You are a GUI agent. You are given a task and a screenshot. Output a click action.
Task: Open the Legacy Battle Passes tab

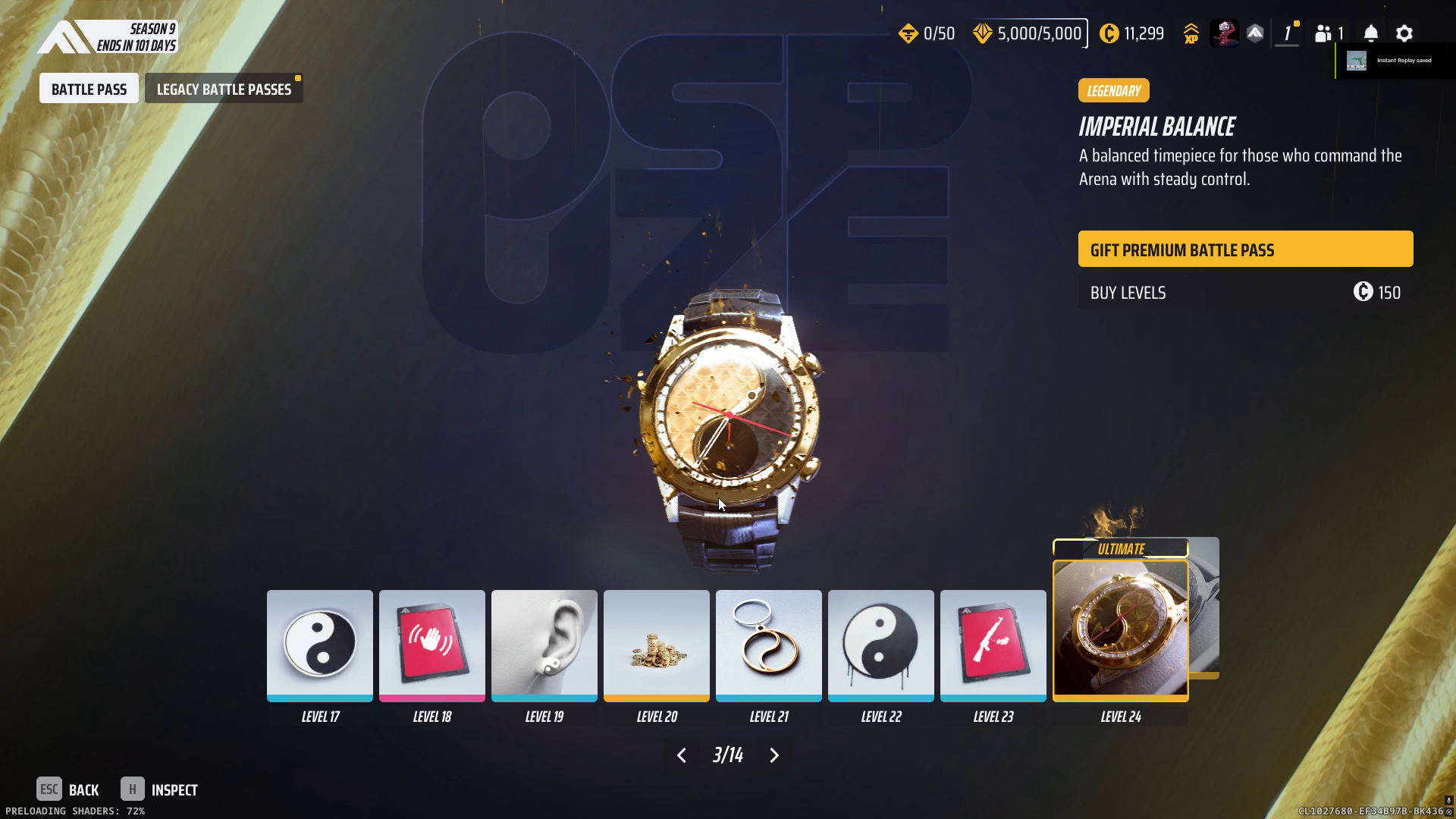coord(224,89)
